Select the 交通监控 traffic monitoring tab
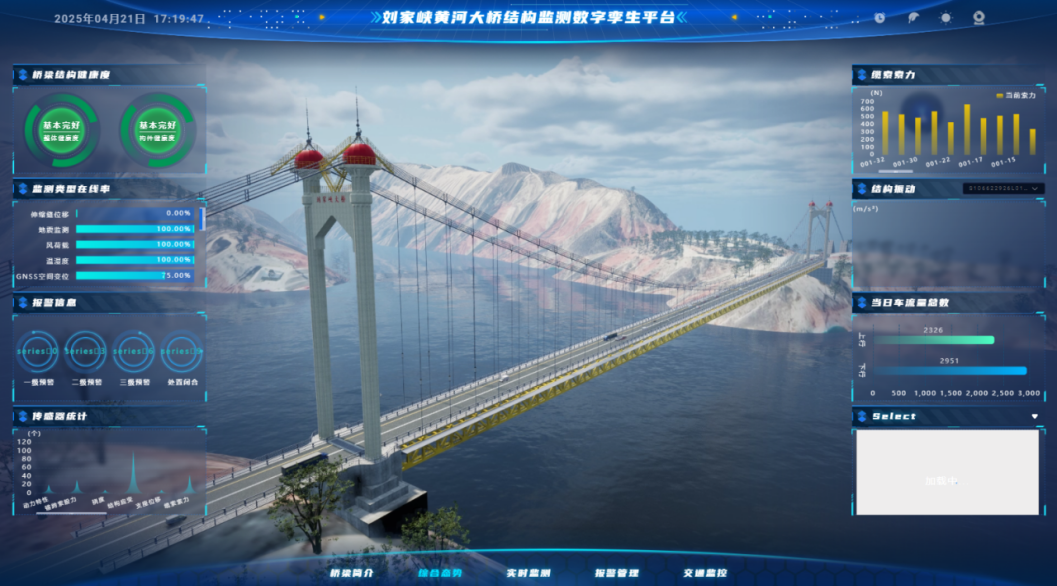 coord(704,573)
